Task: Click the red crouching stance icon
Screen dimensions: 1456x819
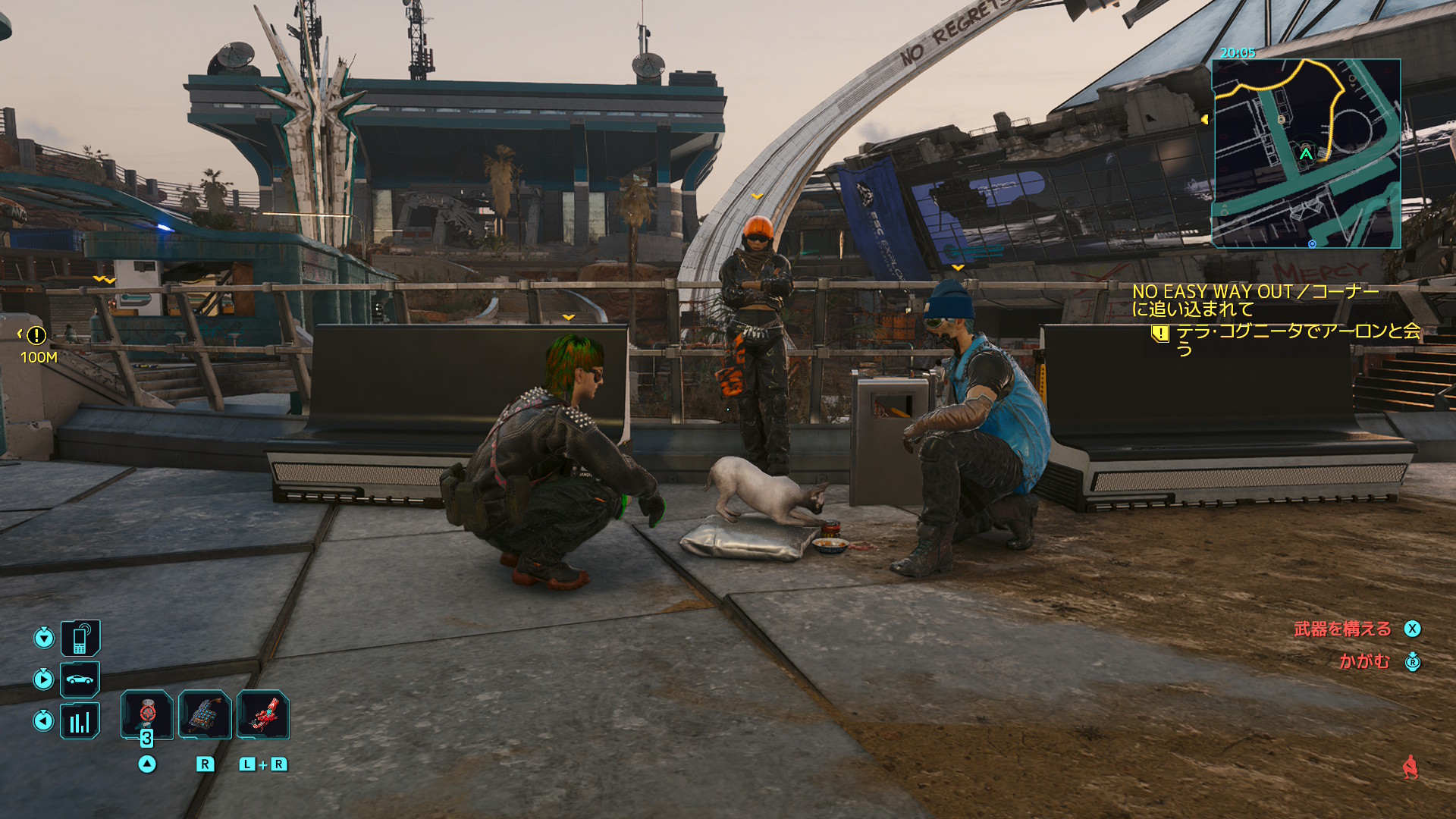Action: [1410, 767]
